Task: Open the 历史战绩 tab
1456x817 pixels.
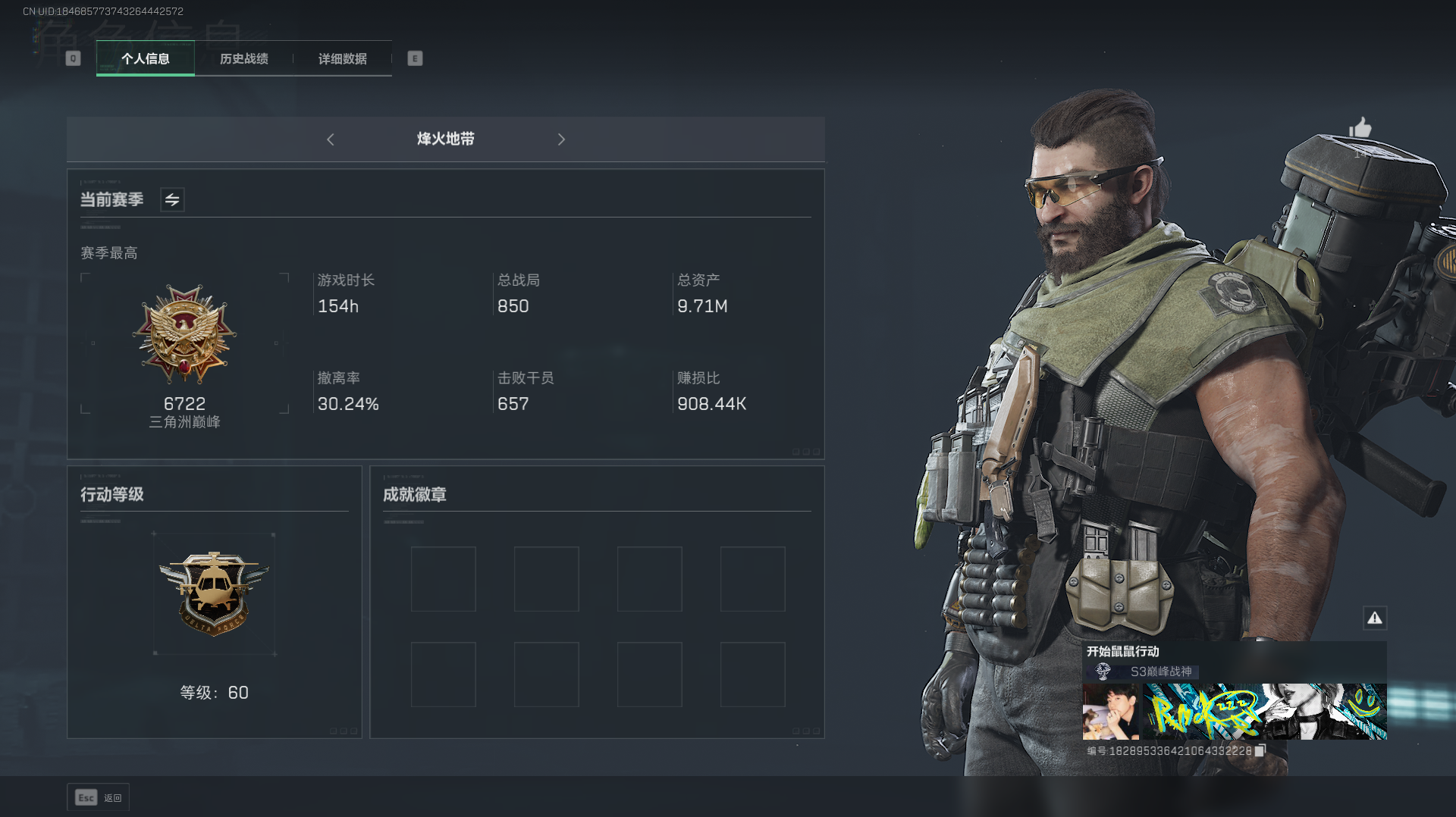Action: click(243, 58)
